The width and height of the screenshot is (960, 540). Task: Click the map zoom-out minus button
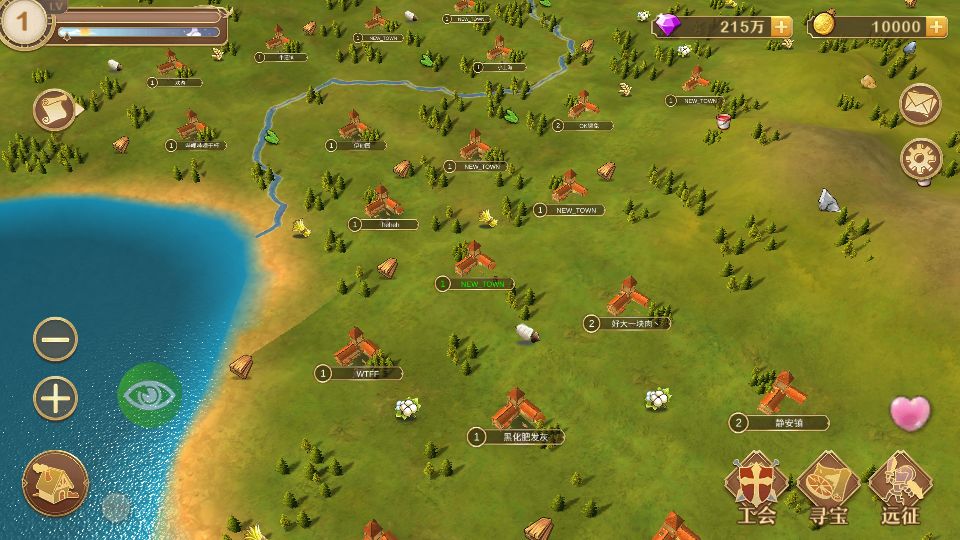point(56,339)
